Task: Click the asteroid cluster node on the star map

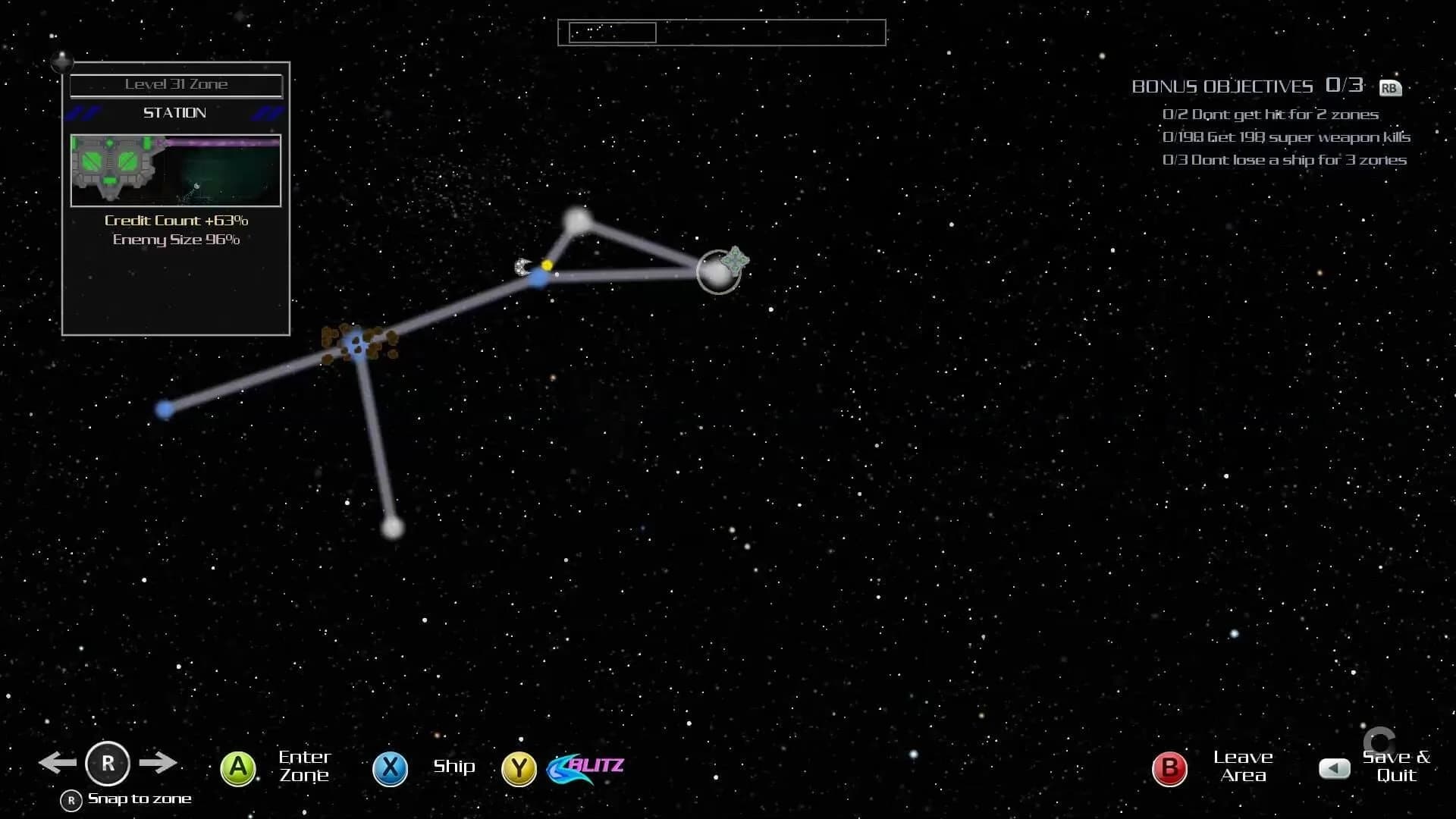Action: pos(356,345)
